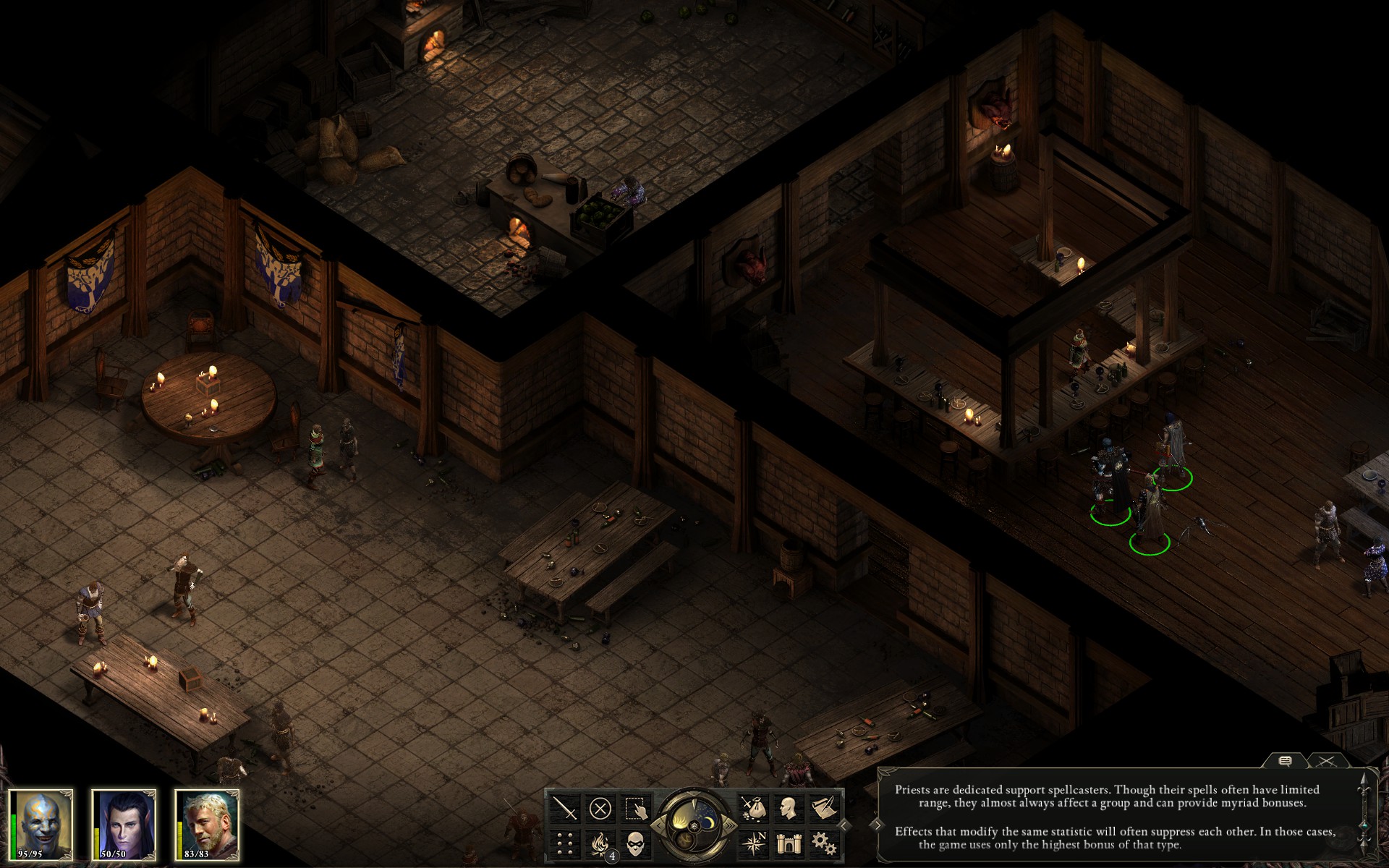Select the bald blue-skinned character portrait

tap(43, 825)
